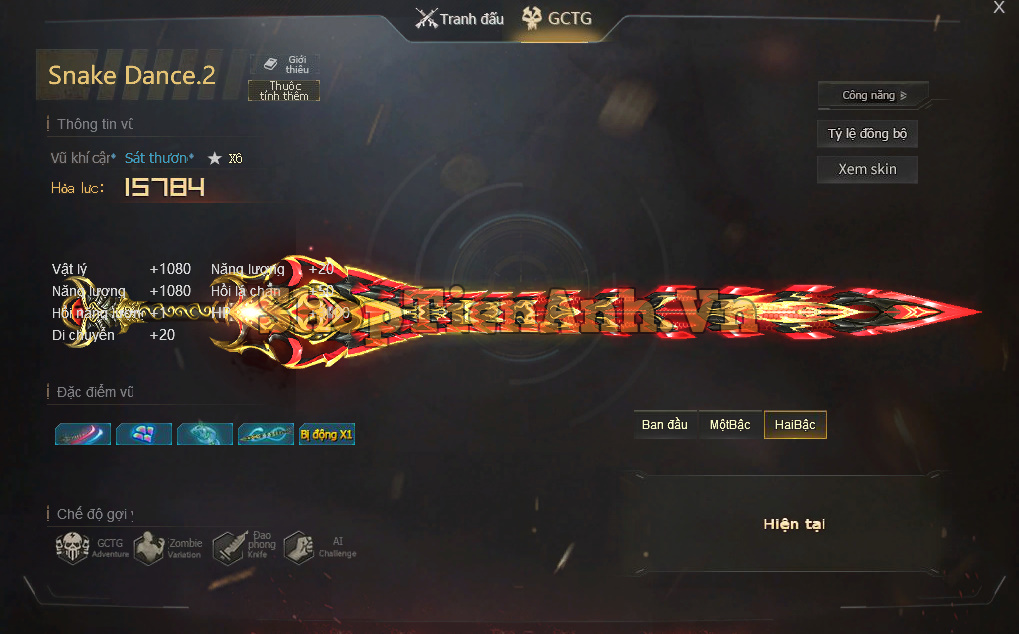Image resolution: width=1019 pixels, height=634 pixels.
Task: Select the Zombie Variation mode icon
Action: coord(149,548)
